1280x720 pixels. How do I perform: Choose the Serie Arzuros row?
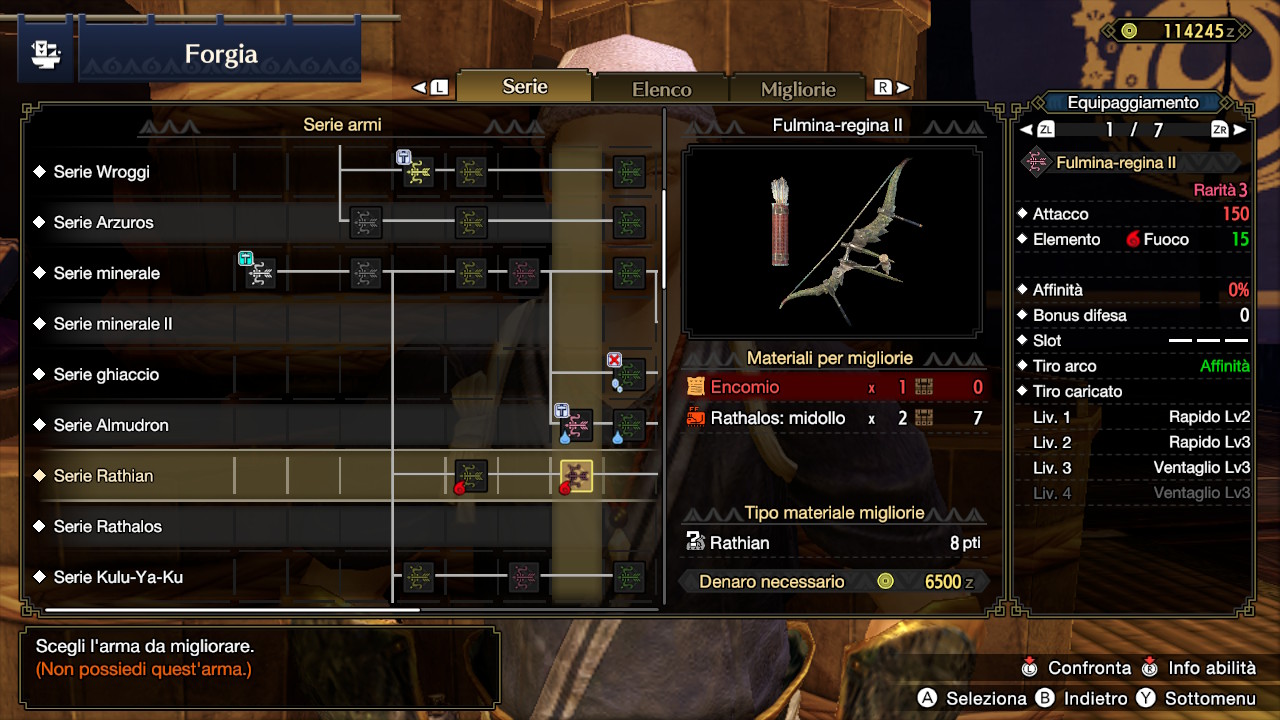pos(104,222)
